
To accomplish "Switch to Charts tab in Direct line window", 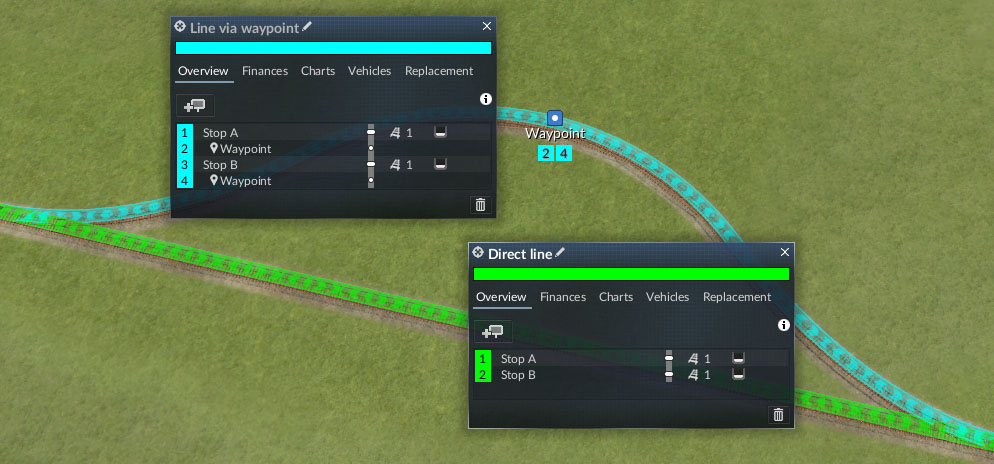I will tap(616, 297).
